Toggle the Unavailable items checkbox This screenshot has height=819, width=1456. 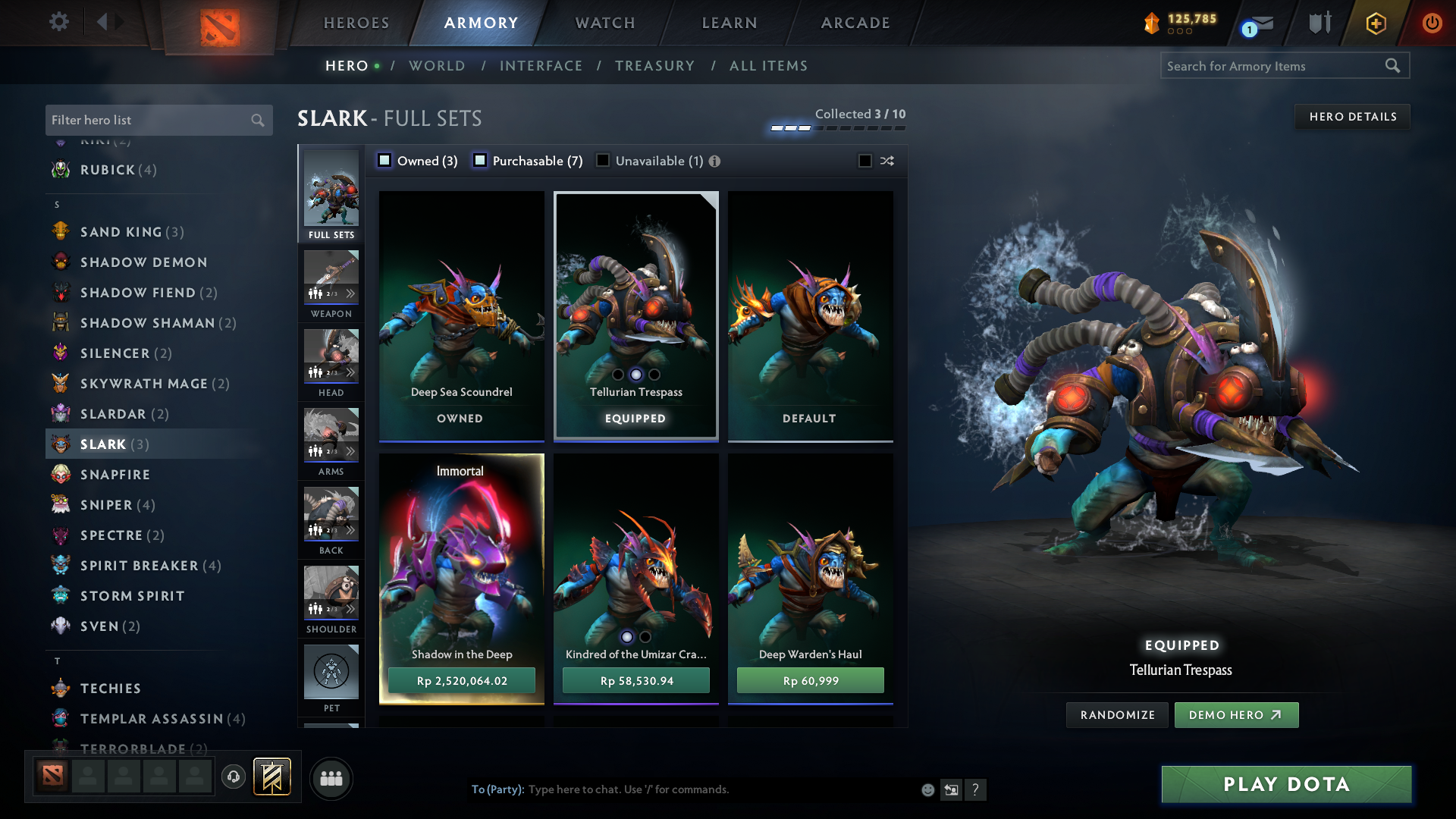coord(602,160)
